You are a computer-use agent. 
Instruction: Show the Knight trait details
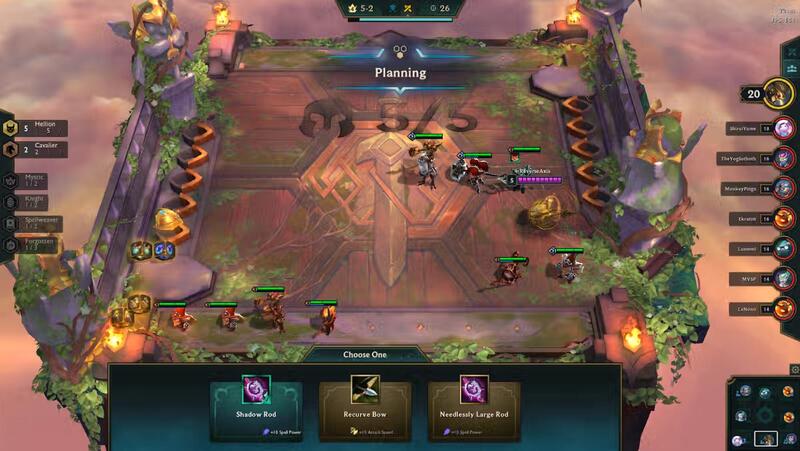(28, 202)
